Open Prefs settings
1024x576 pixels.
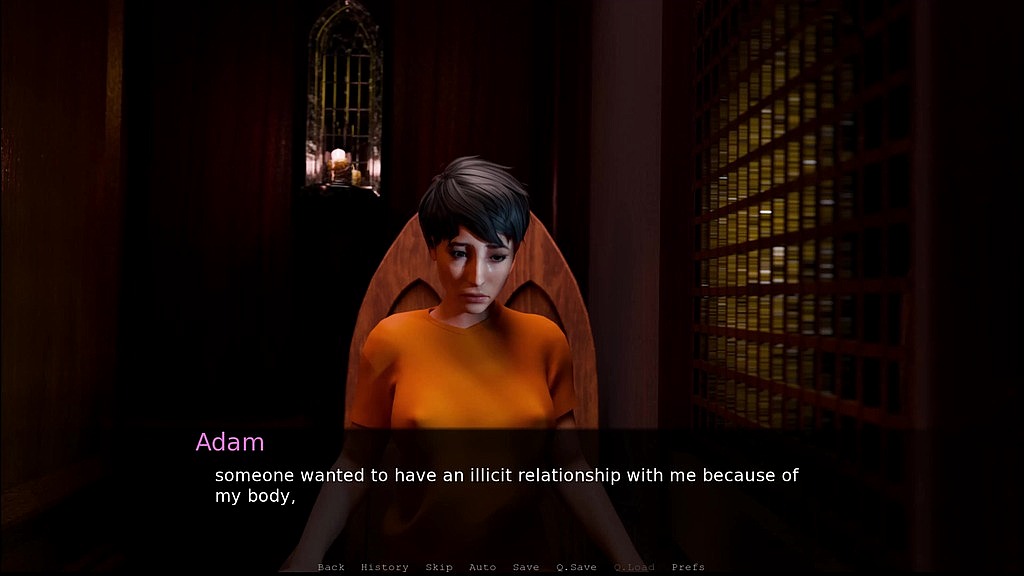688,567
